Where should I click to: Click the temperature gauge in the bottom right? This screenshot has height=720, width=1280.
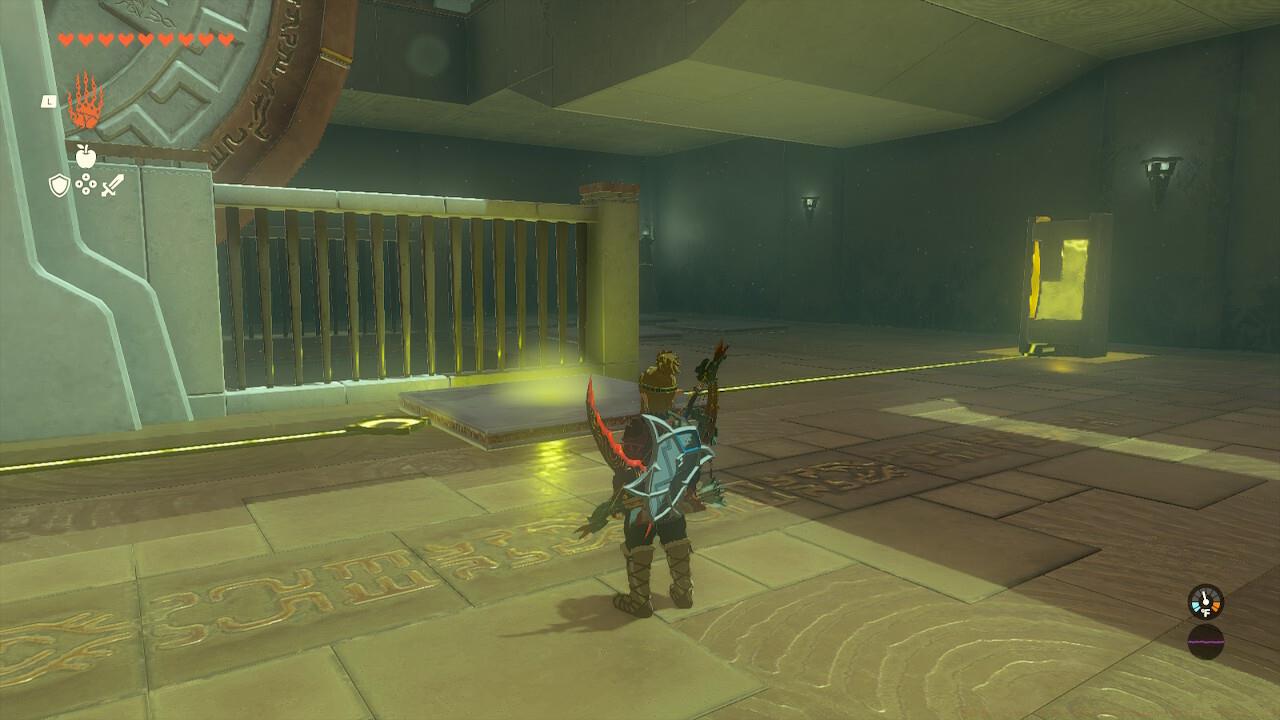pyautogui.click(x=1207, y=602)
